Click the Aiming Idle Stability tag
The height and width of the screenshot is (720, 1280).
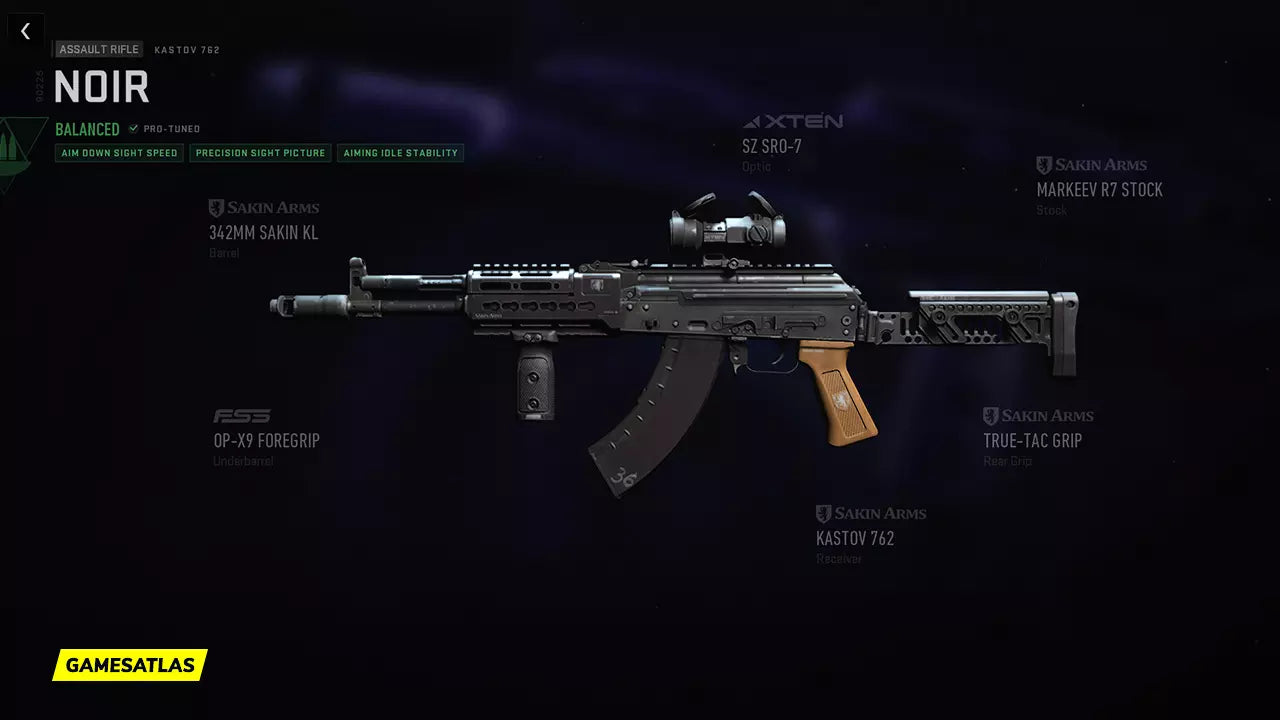click(400, 153)
